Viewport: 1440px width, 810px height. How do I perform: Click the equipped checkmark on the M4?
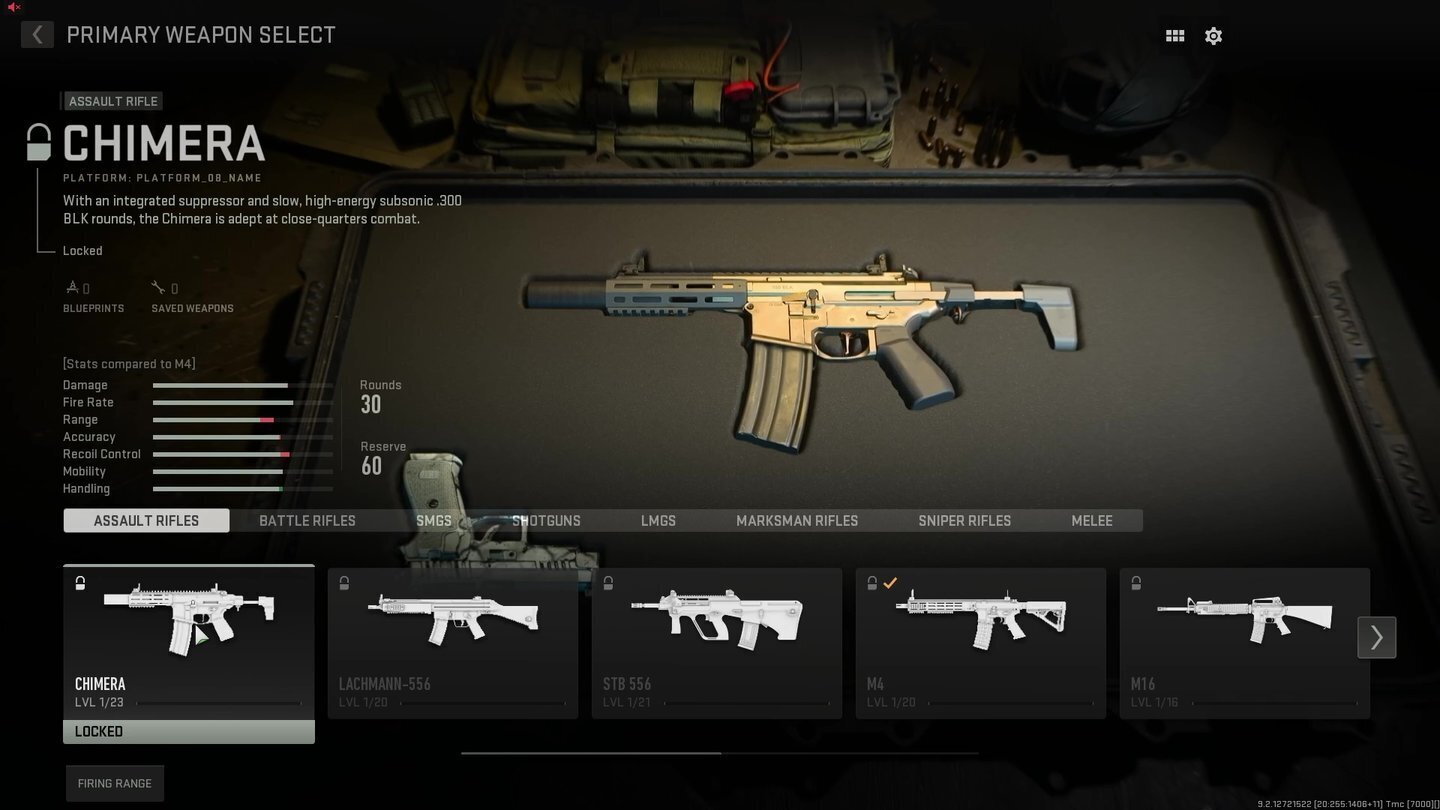coord(890,583)
